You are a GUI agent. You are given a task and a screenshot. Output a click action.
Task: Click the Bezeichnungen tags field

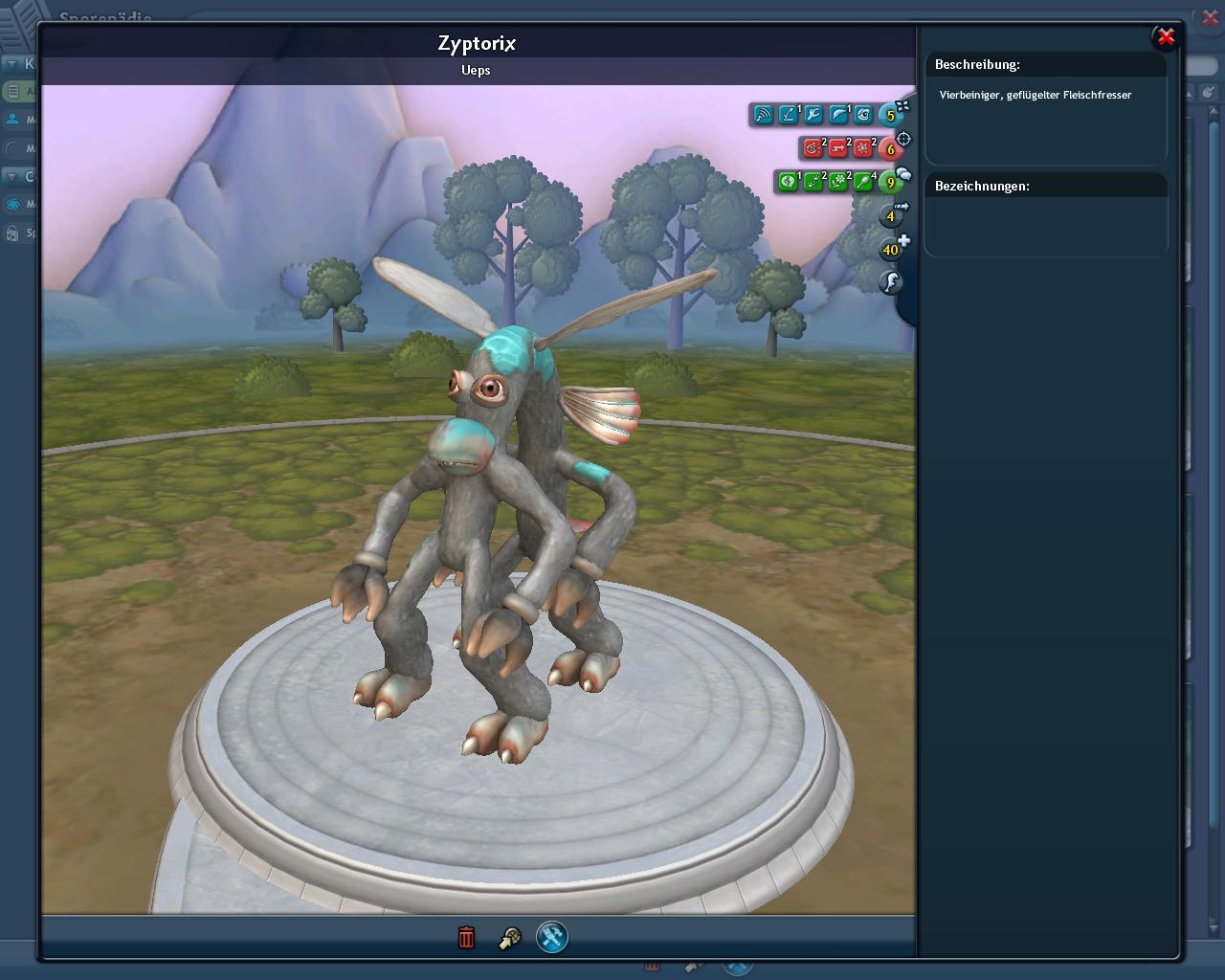1046,224
